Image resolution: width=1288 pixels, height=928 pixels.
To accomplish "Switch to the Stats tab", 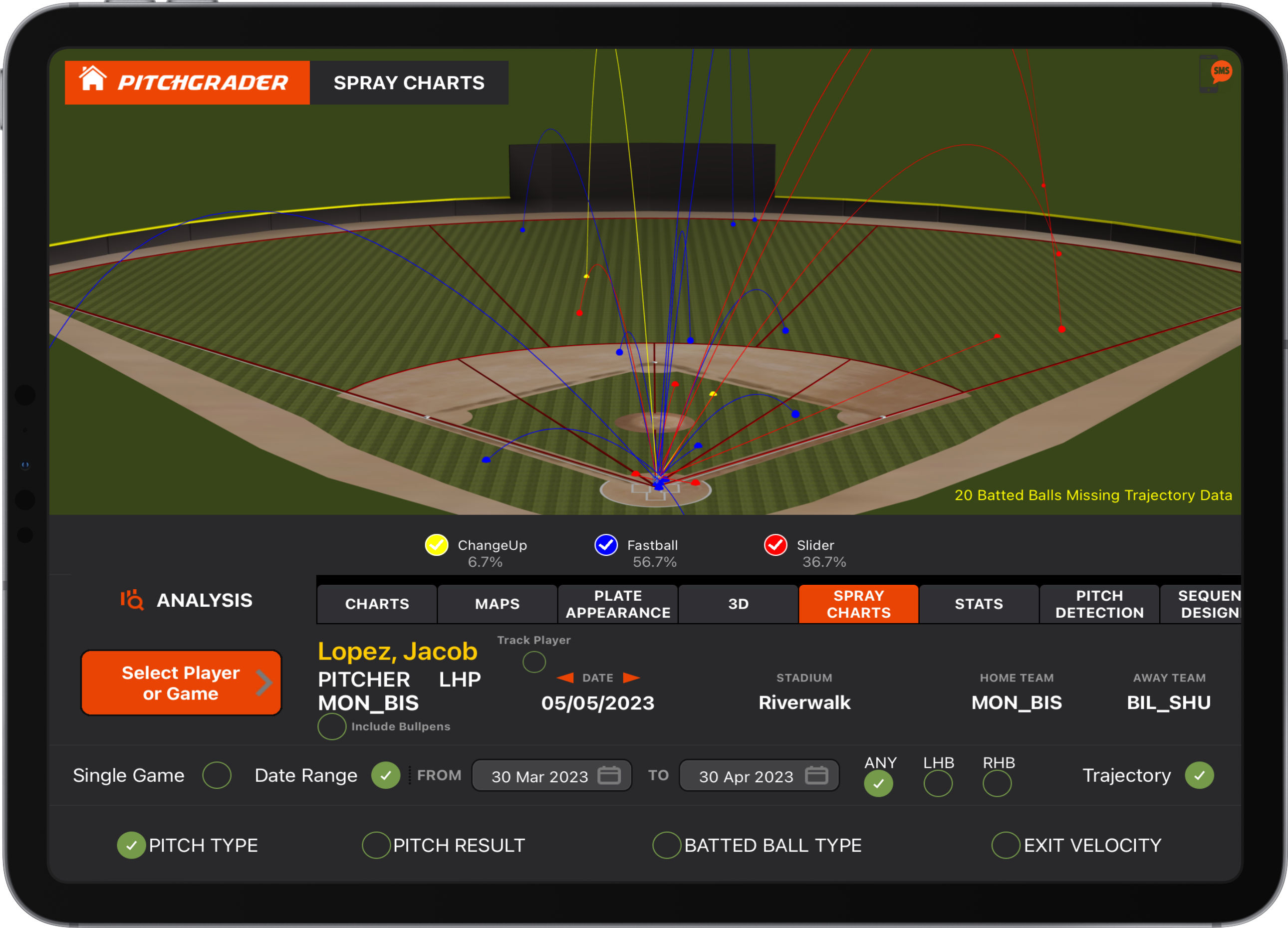I will click(978, 604).
